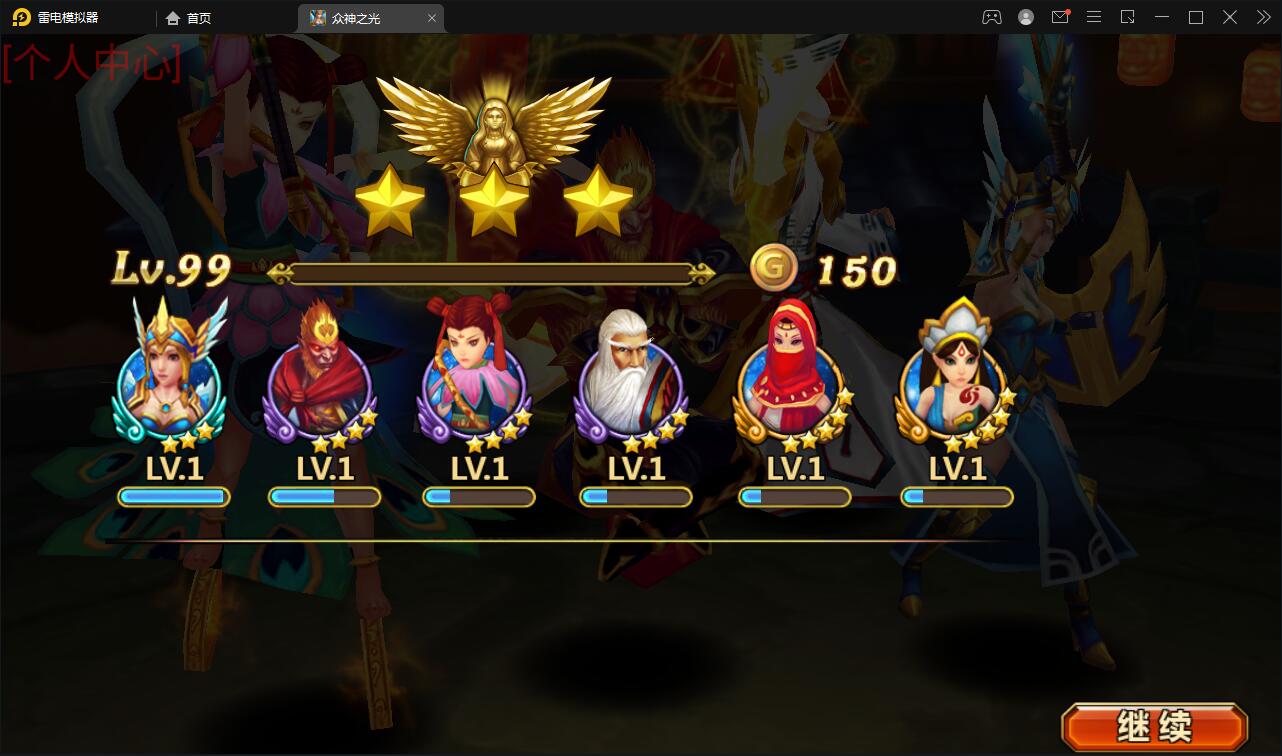Click the middle gold victory star

click(492, 200)
